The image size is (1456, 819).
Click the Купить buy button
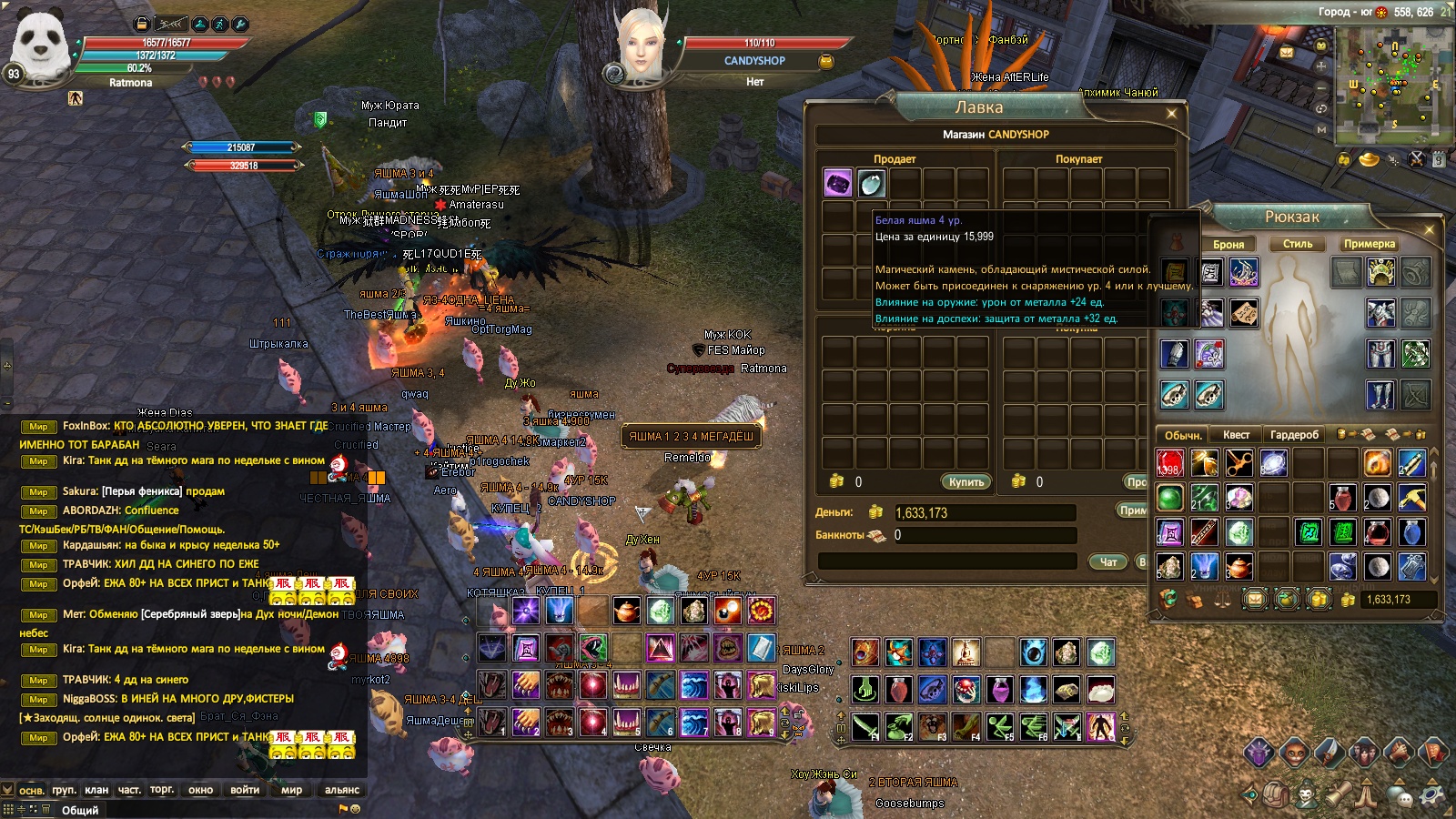(x=966, y=481)
